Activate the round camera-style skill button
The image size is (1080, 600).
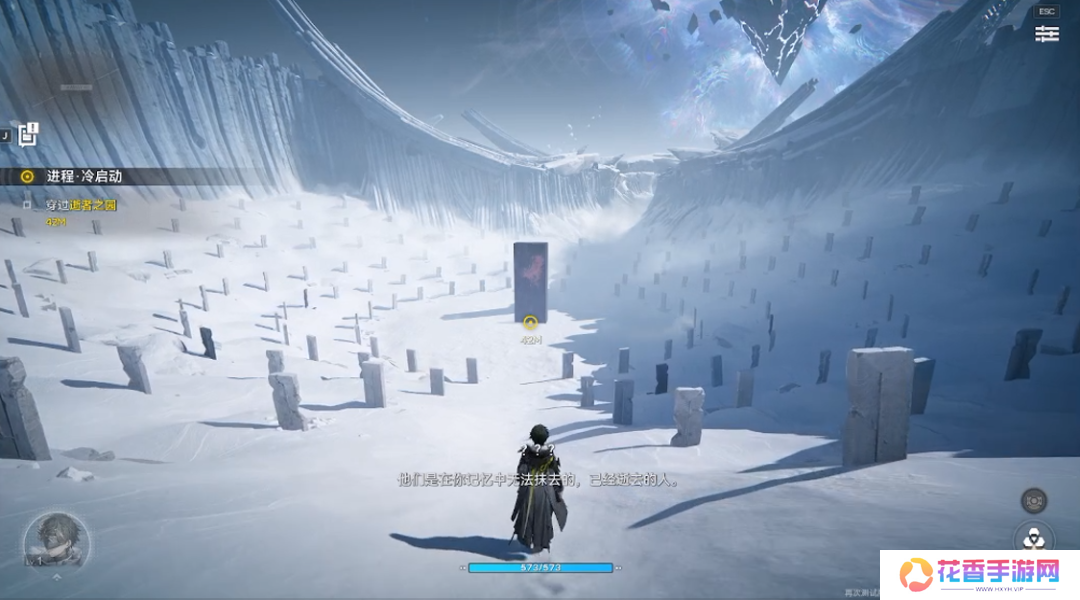point(1034,500)
